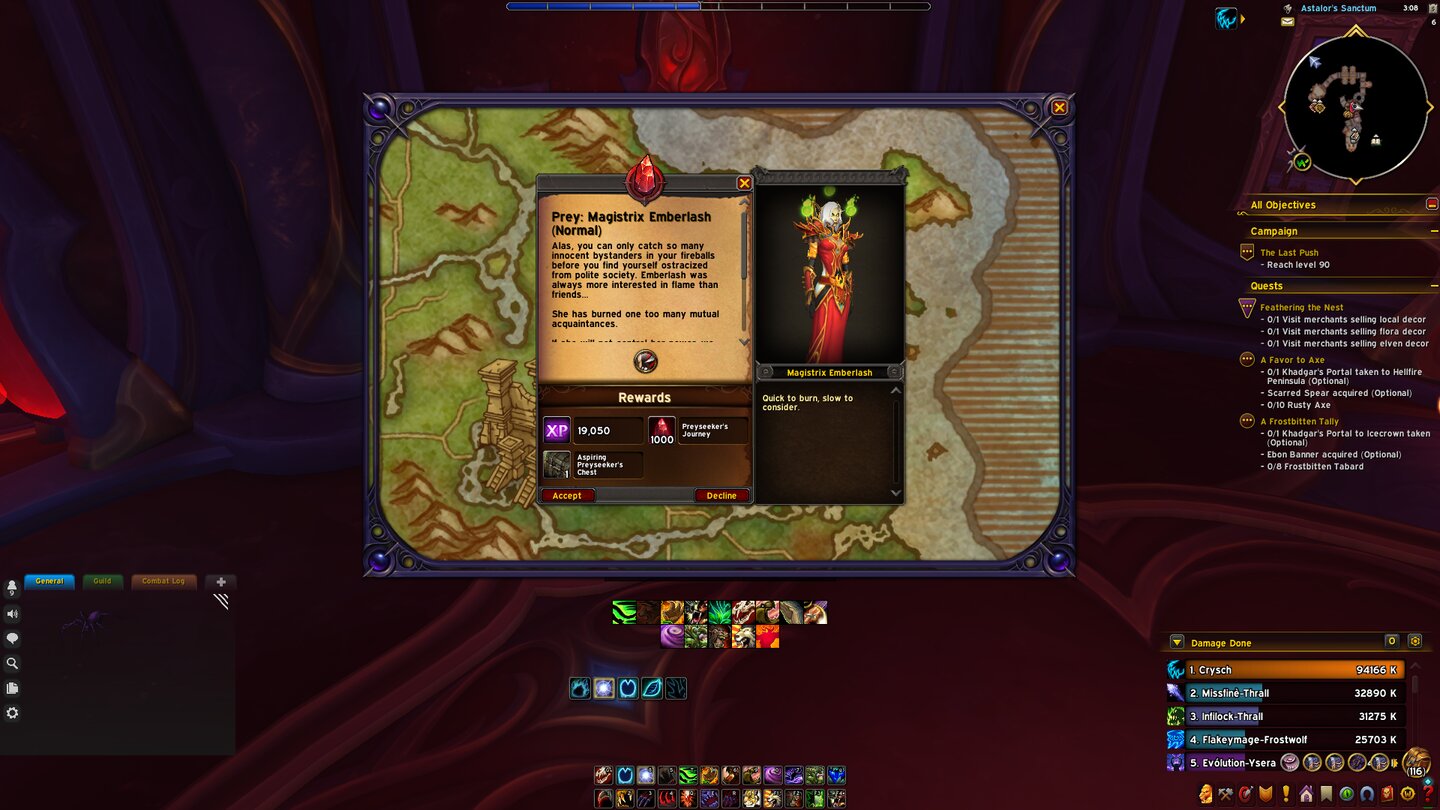Add a new chat tab with the plus button
The height and width of the screenshot is (810, 1440).
click(x=220, y=582)
